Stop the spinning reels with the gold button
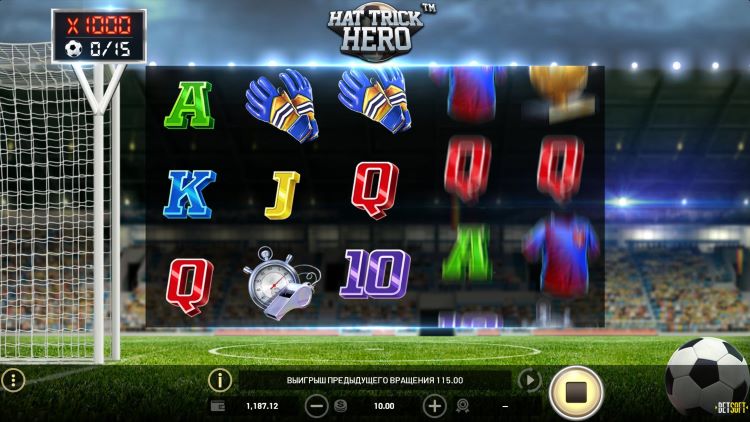750x422 pixels. (575, 392)
